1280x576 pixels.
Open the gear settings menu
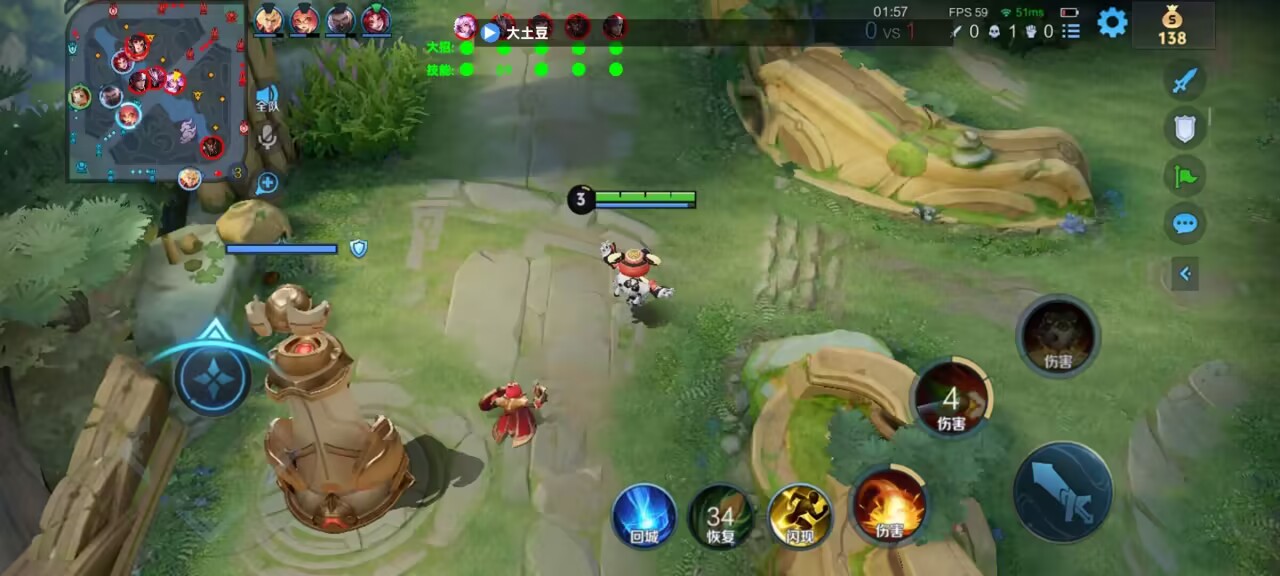tap(1112, 22)
